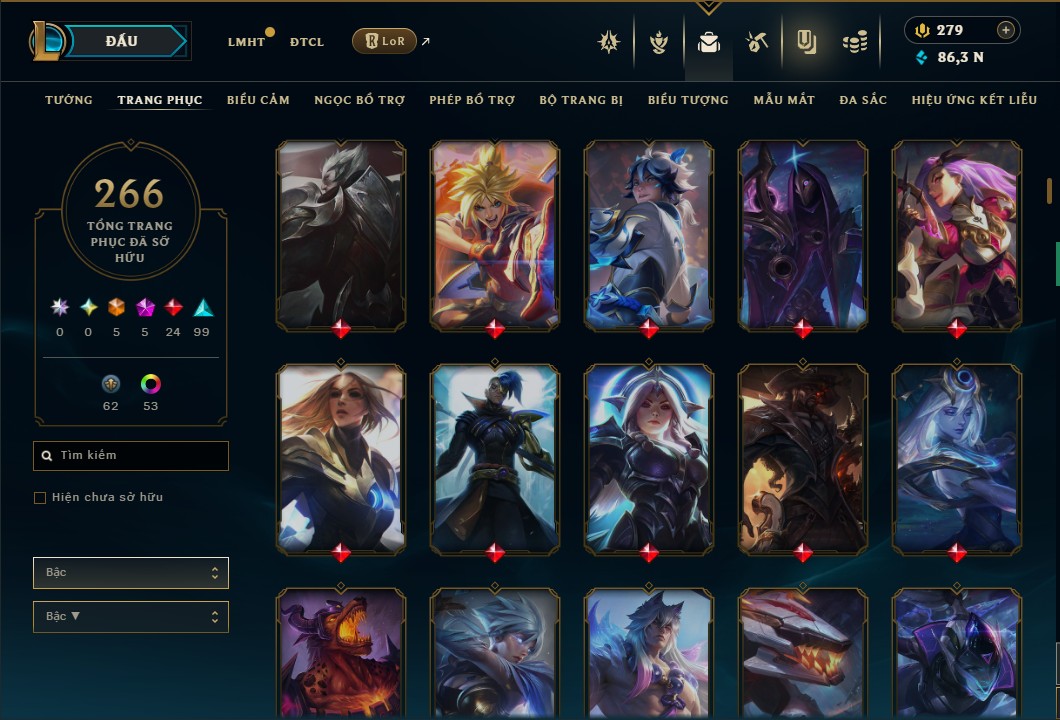Open the coin stack store icon
The height and width of the screenshot is (720, 1060).
pyautogui.click(x=854, y=42)
